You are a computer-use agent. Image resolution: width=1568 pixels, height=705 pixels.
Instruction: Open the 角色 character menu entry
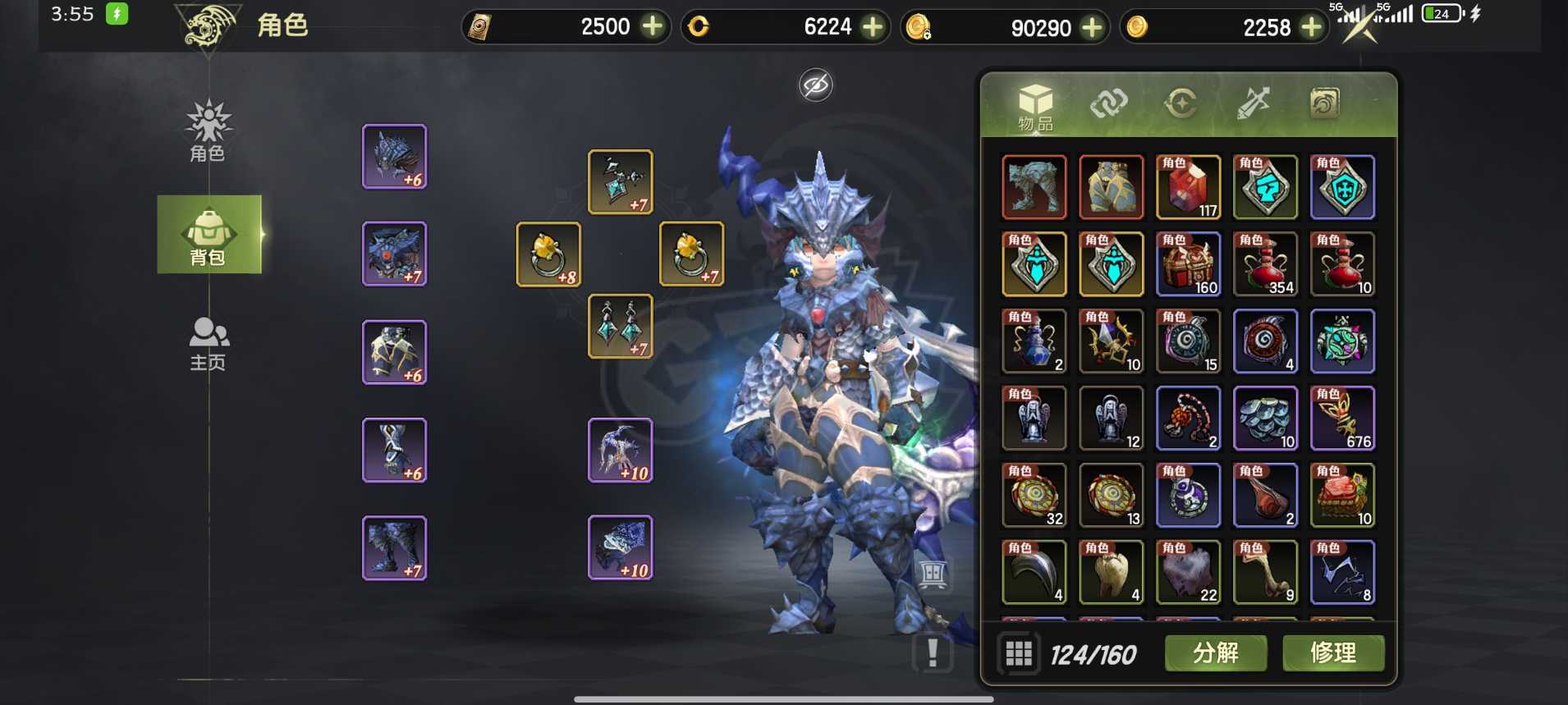tap(208, 131)
